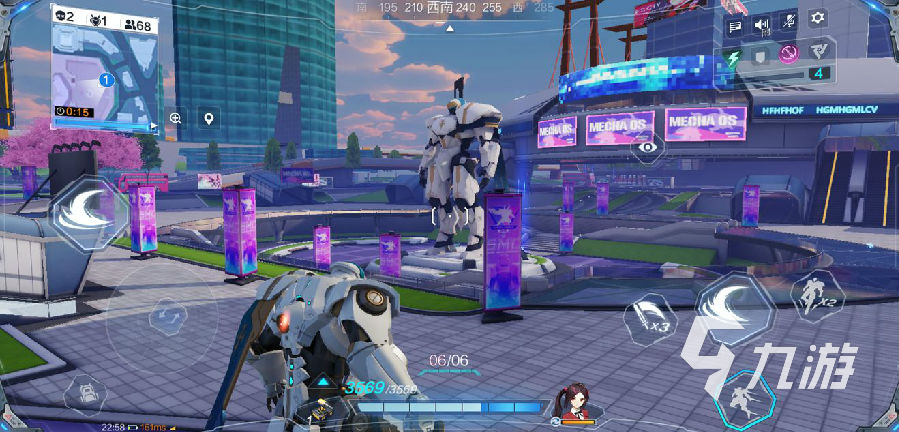The height and width of the screenshot is (432, 899).
Task: Activate the green lightning bolt skill
Action: (734, 56)
